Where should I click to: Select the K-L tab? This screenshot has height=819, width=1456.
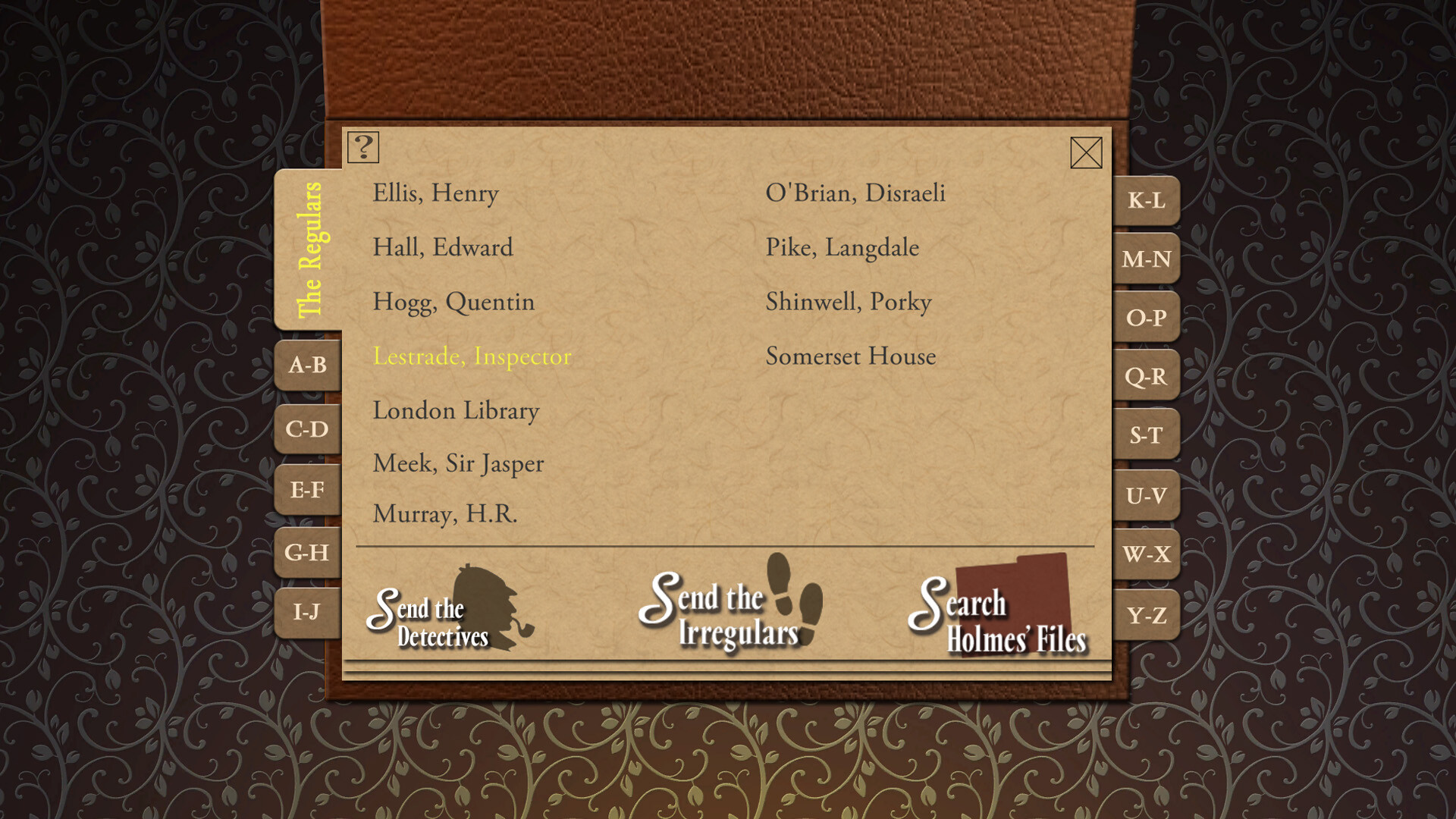(1147, 202)
